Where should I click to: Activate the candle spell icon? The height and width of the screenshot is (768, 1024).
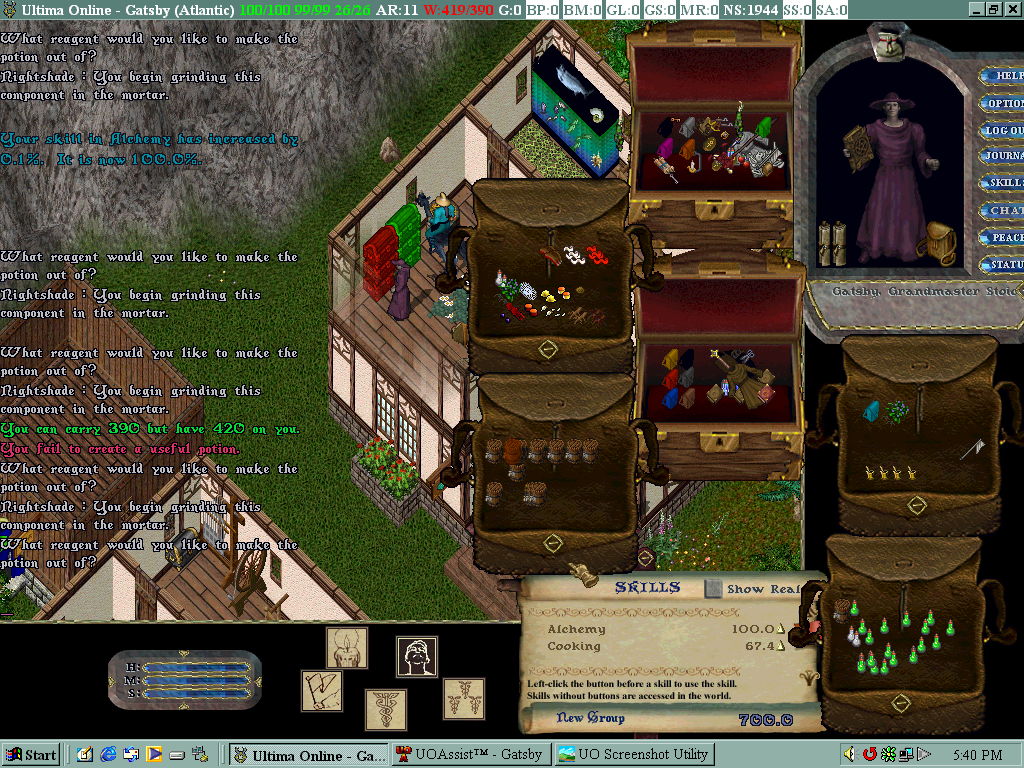347,648
